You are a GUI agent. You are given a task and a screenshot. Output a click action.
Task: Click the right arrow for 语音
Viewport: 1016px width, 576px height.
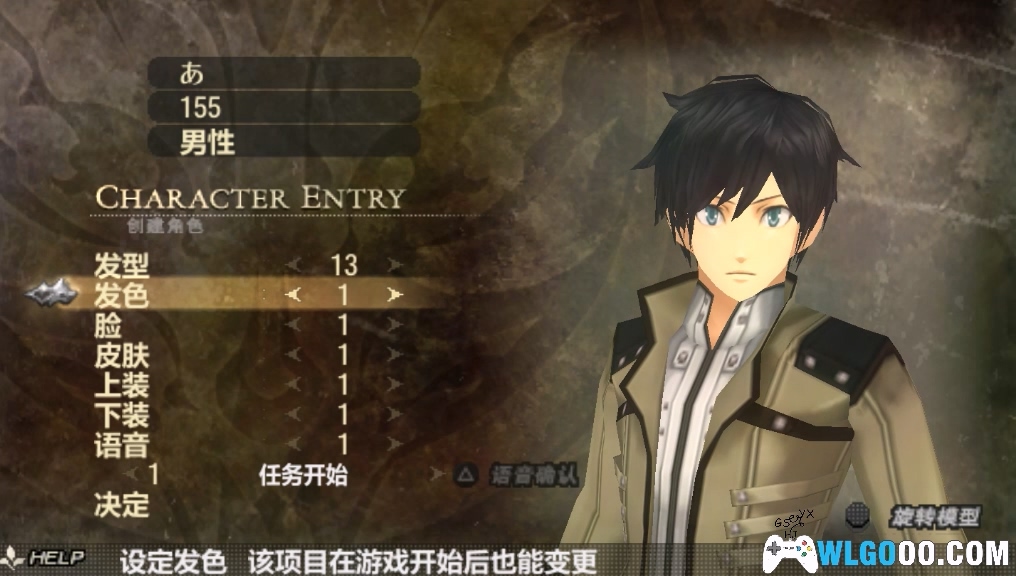coord(396,444)
